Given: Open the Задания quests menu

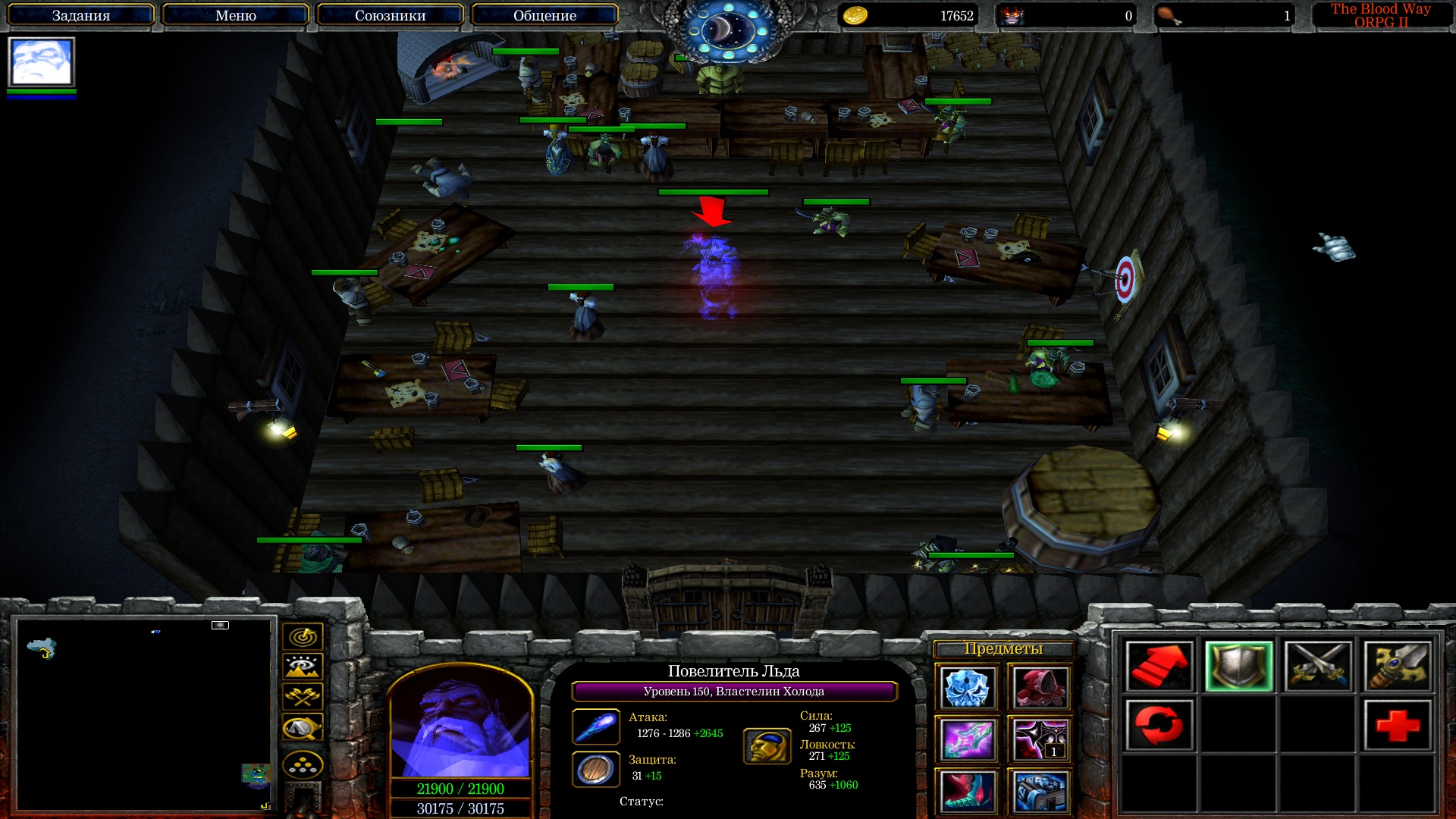Looking at the screenshot, I should [x=81, y=15].
